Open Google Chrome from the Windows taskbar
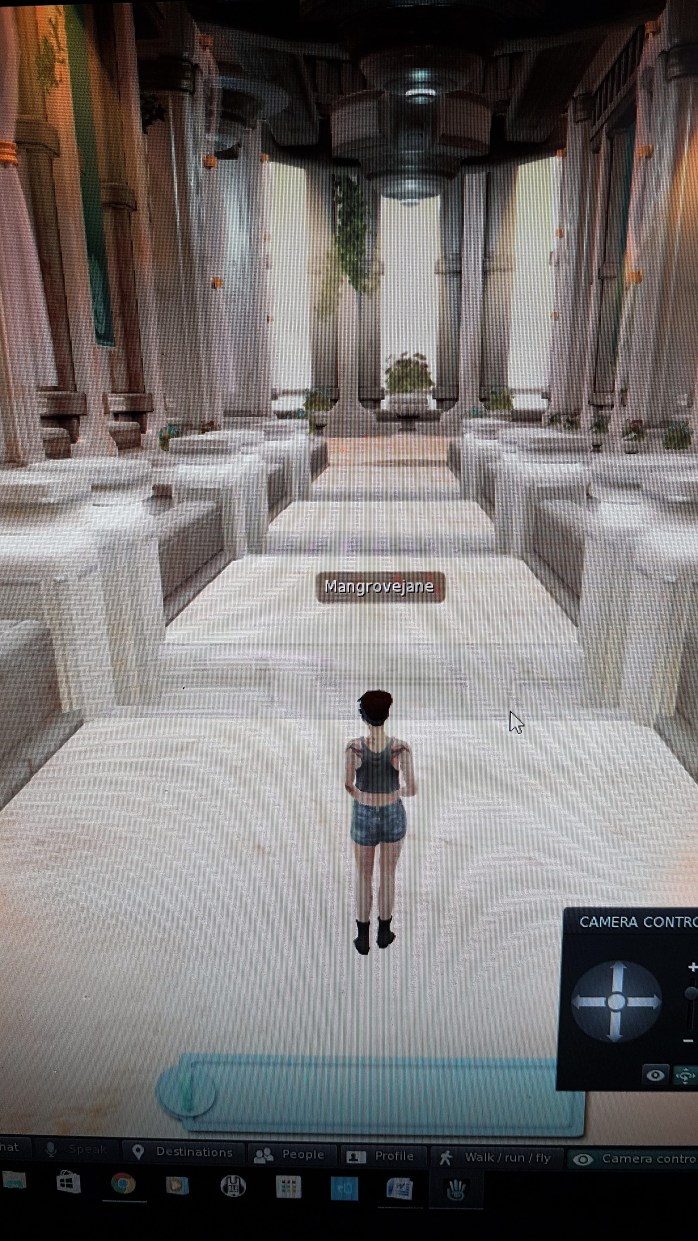The image size is (698, 1241). click(x=123, y=1184)
